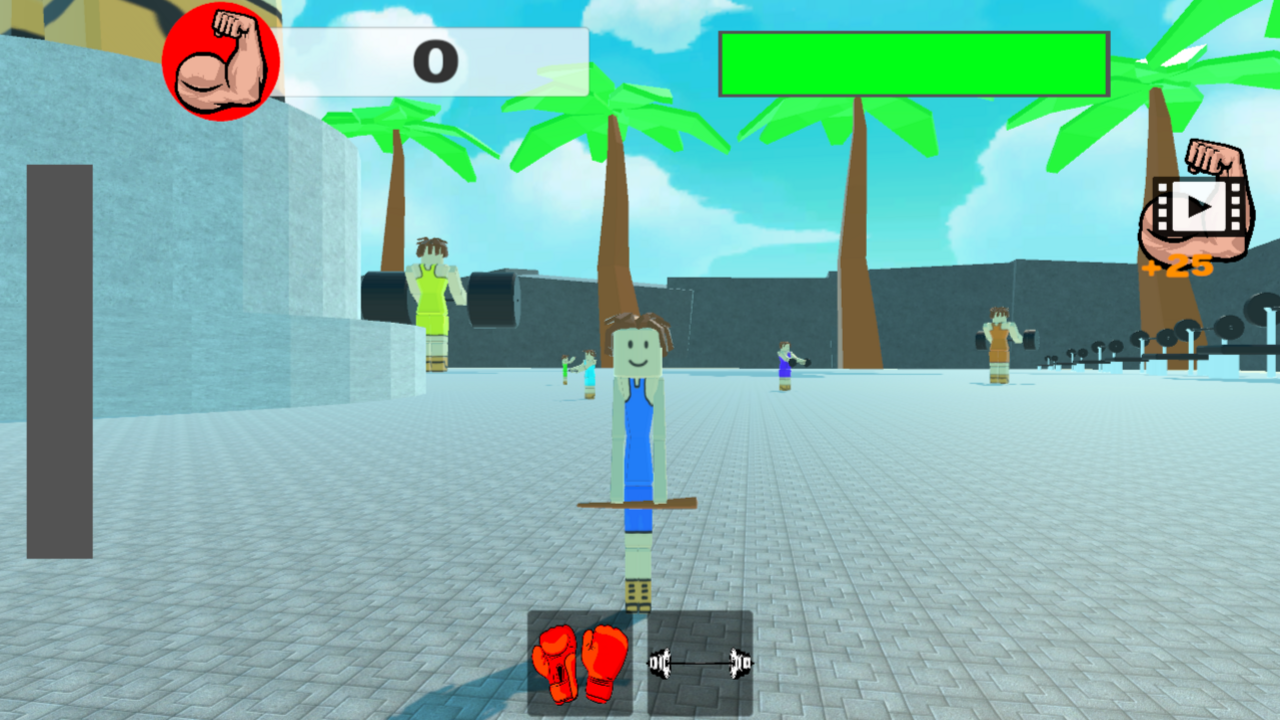Click the score counter showing 0
The height and width of the screenshot is (720, 1280).
tap(437, 60)
